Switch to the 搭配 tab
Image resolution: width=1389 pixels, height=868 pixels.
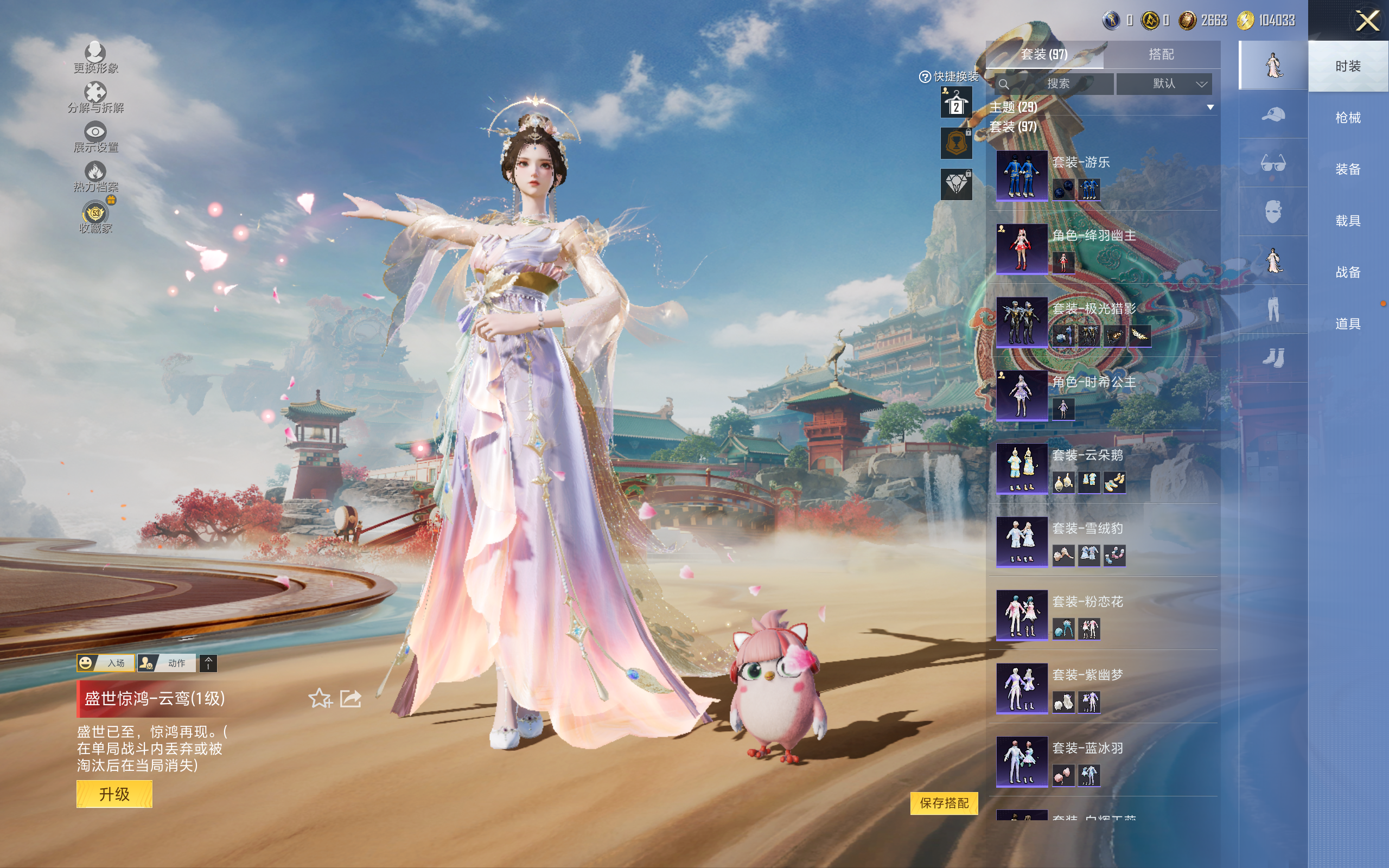click(x=1161, y=55)
